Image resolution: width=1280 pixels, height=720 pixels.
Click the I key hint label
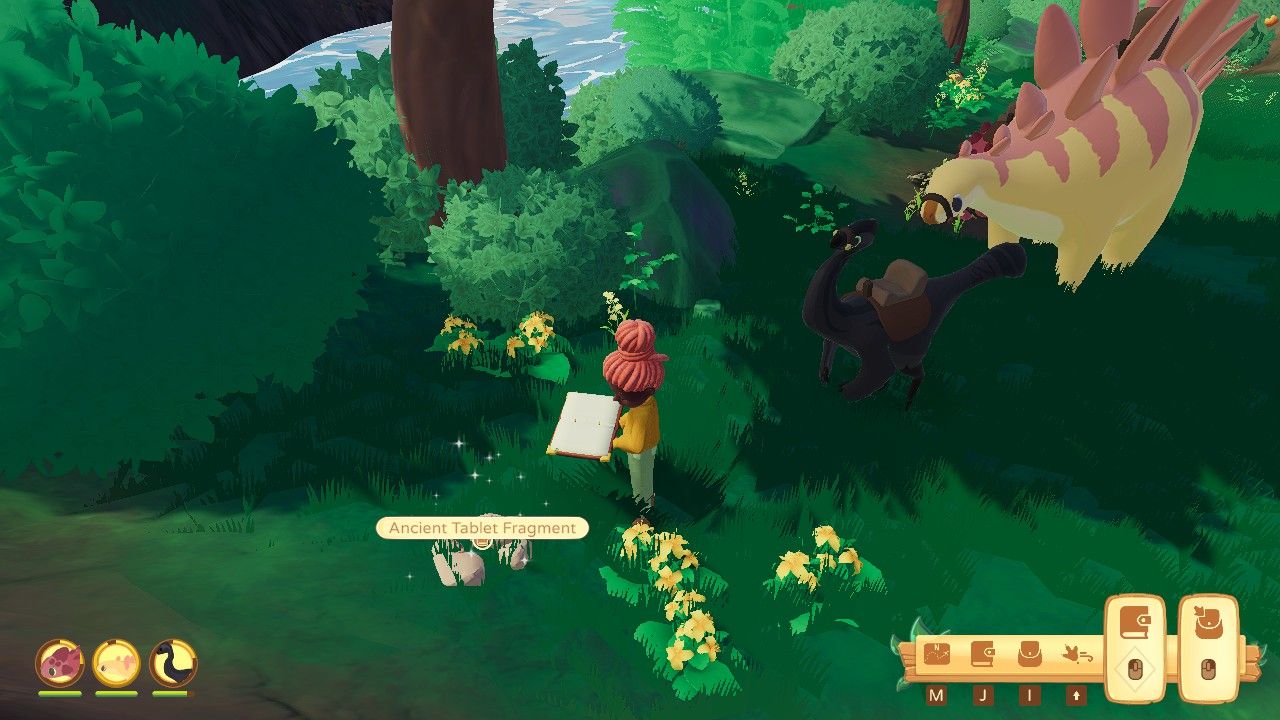tap(1030, 695)
